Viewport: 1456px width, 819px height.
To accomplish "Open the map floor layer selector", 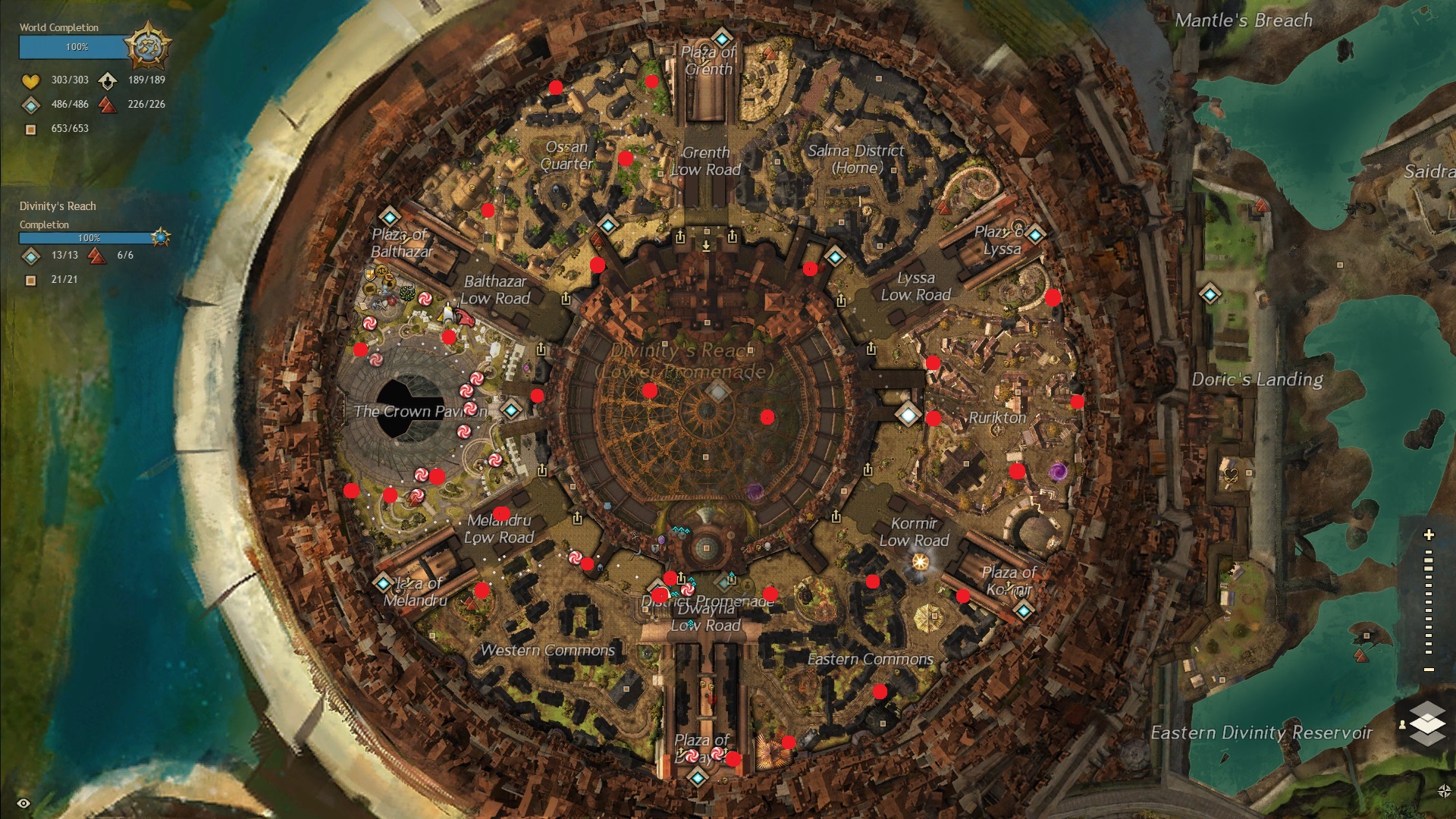I will pyautogui.click(x=1427, y=722).
